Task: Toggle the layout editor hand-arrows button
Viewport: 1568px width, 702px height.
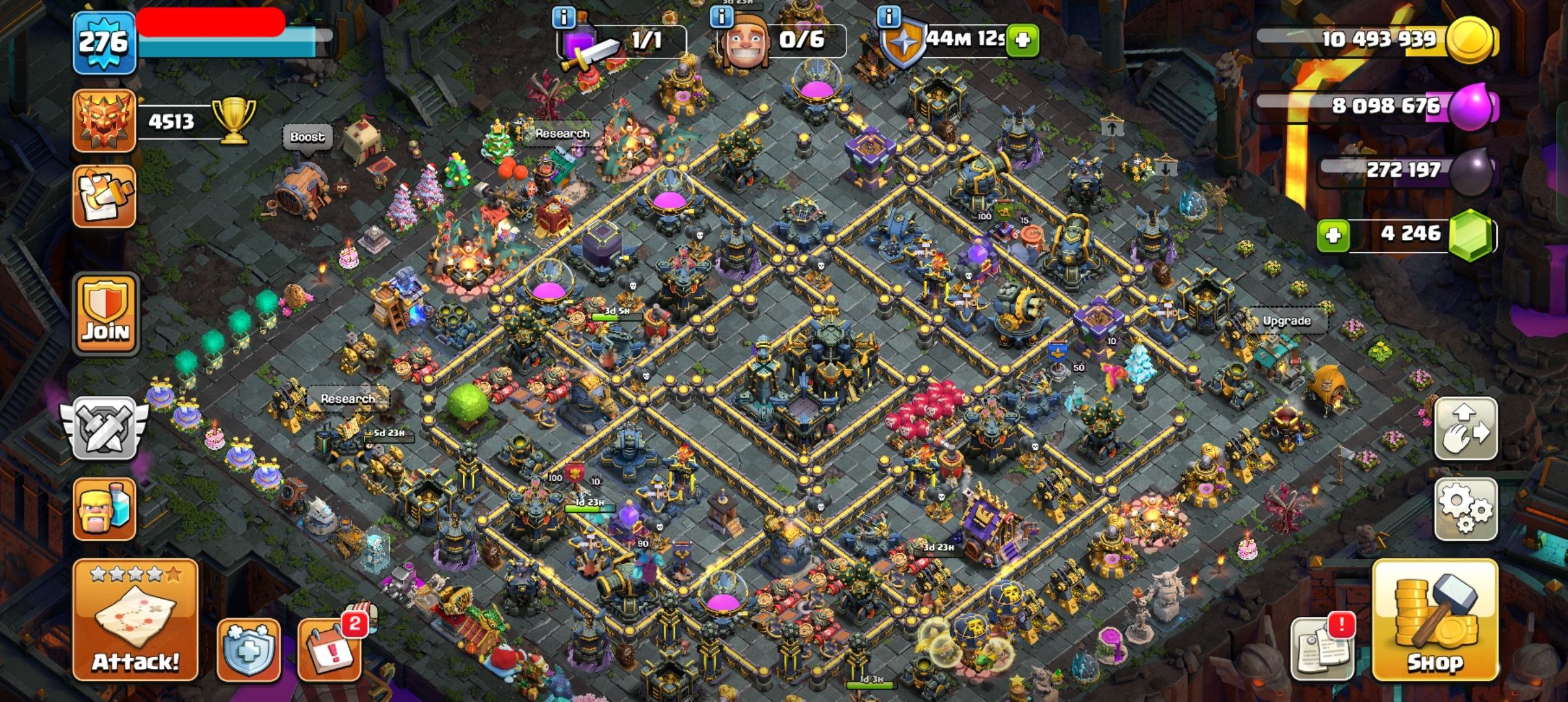Action: (1465, 429)
